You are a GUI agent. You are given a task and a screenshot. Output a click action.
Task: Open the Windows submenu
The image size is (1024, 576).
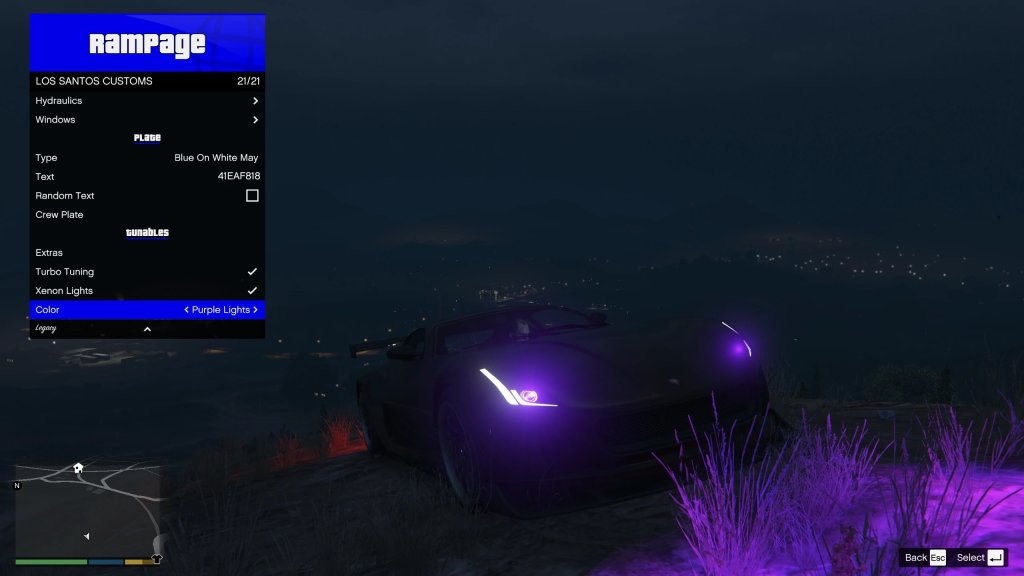click(x=147, y=120)
